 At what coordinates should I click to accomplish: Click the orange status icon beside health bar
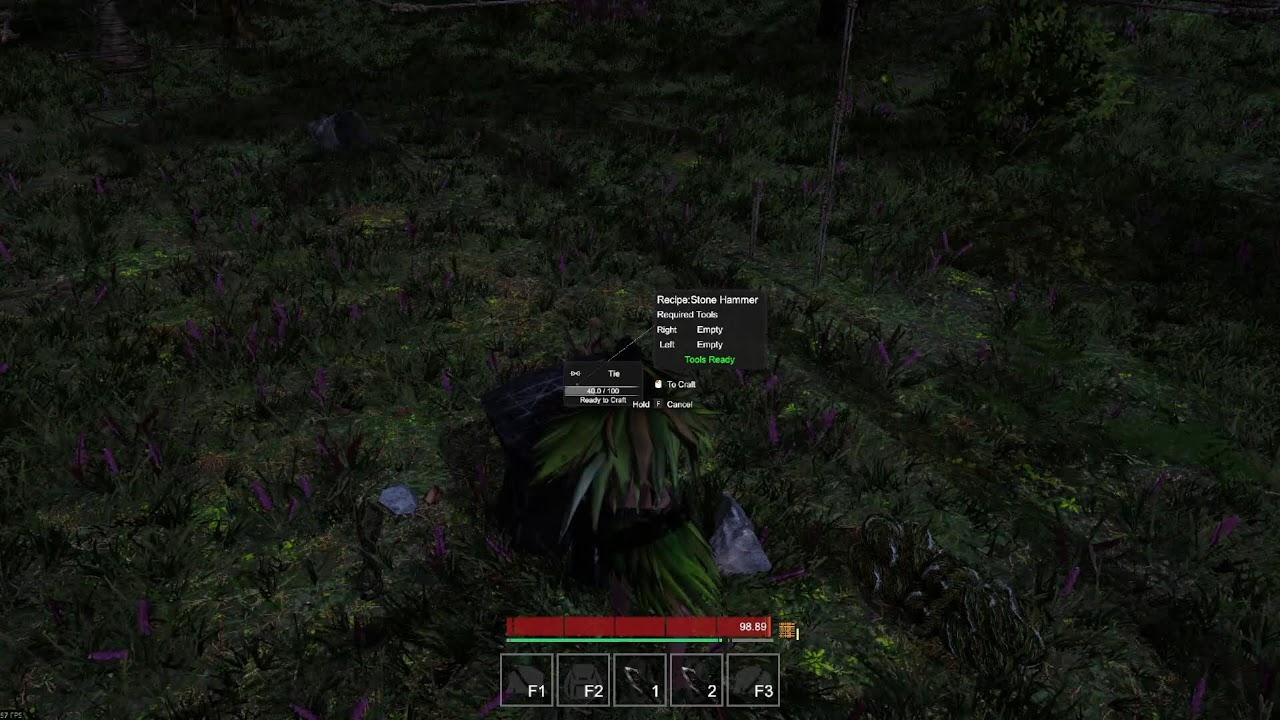coord(788,630)
